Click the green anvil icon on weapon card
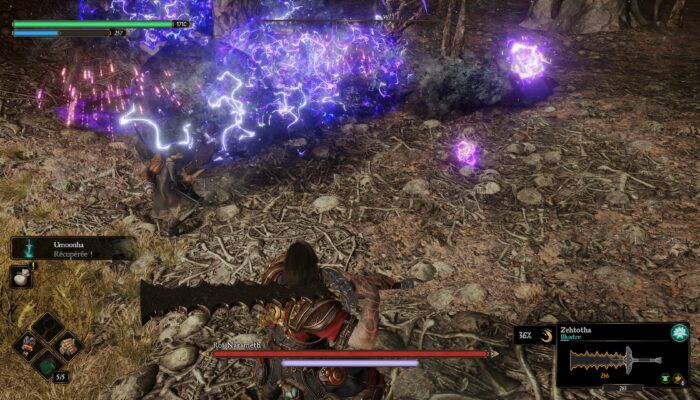The image size is (700, 400). click(664, 378)
